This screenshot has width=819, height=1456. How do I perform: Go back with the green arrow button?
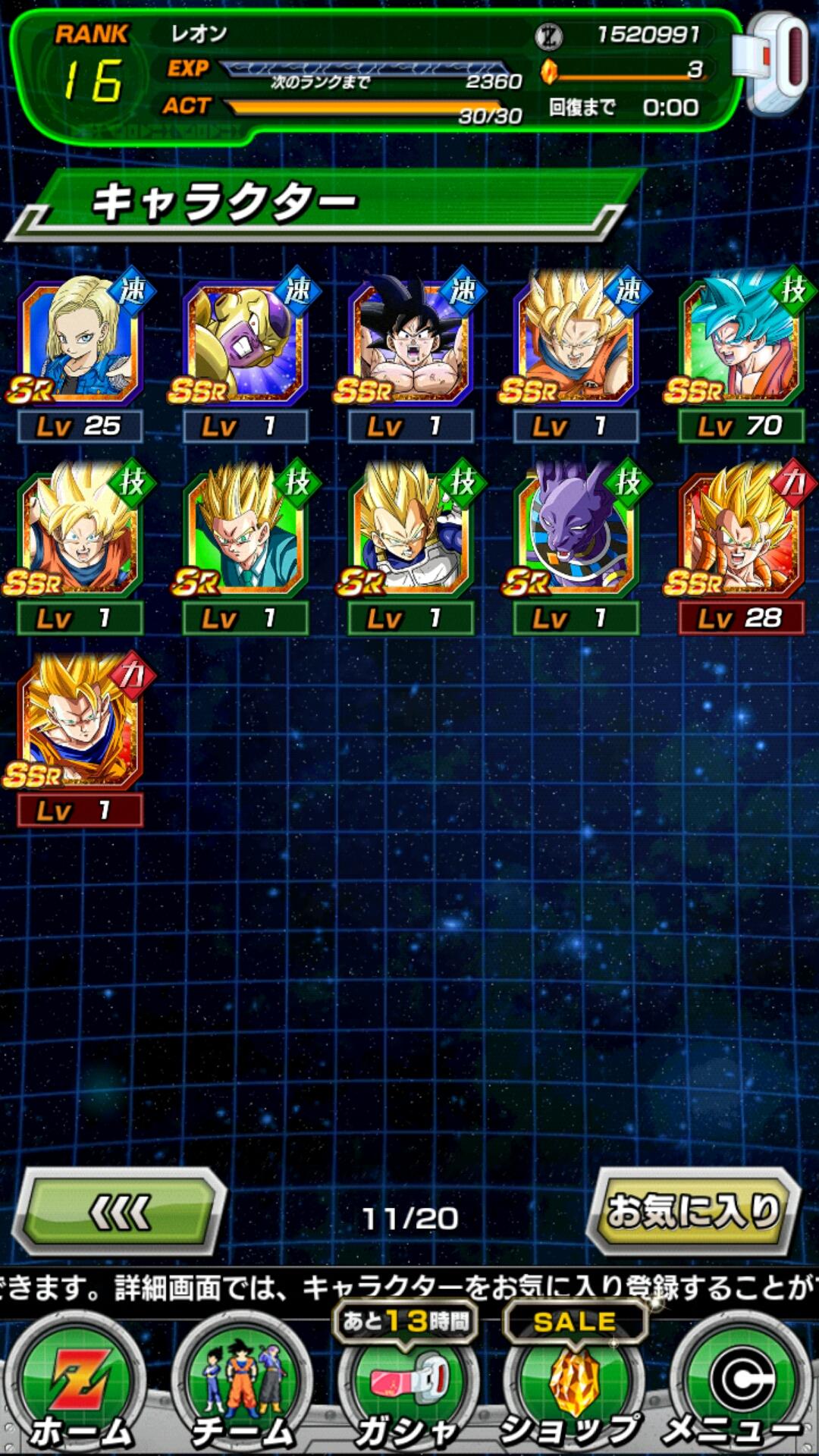point(120,1211)
